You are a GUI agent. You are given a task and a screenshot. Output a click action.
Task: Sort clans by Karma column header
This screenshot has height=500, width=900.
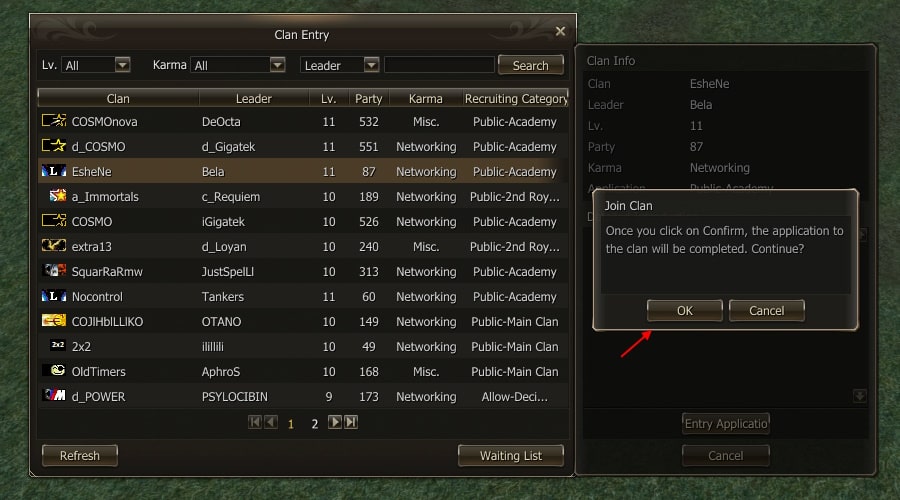point(426,99)
